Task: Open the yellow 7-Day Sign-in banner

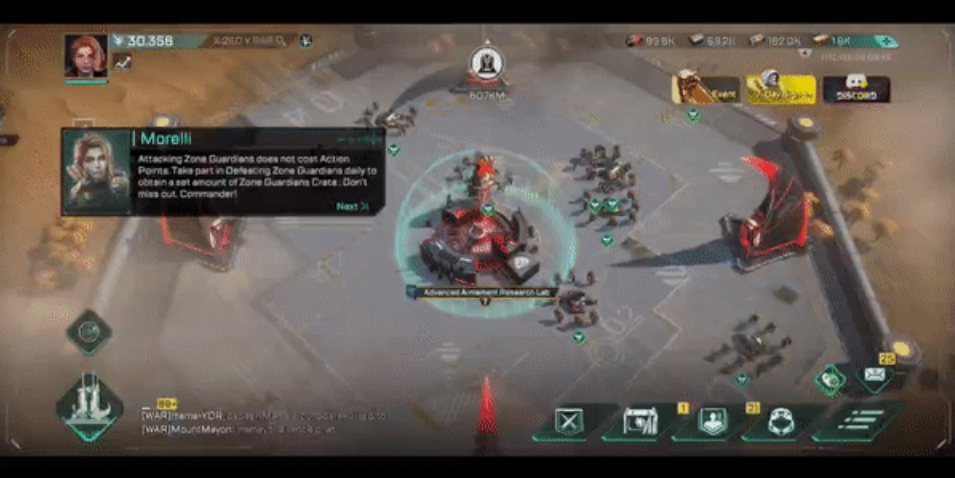Action: pos(780,90)
